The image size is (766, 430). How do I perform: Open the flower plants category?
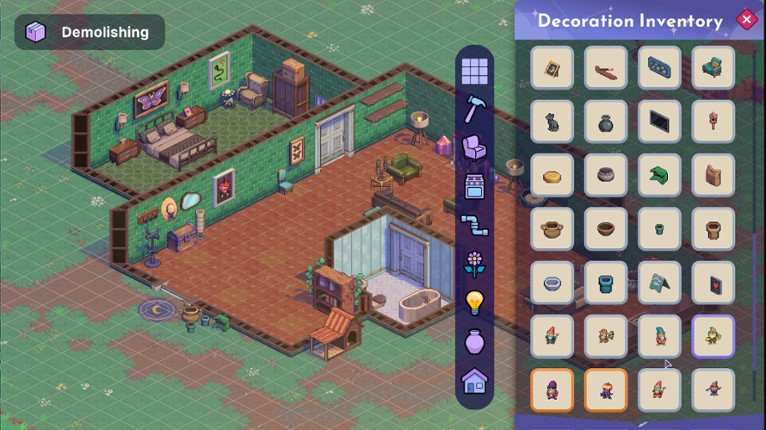(x=474, y=264)
